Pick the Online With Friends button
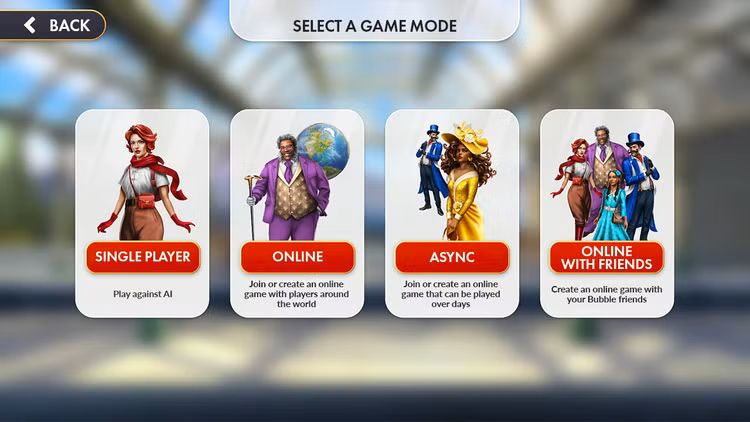This screenshot has height=422, width=750. point(607,257)
